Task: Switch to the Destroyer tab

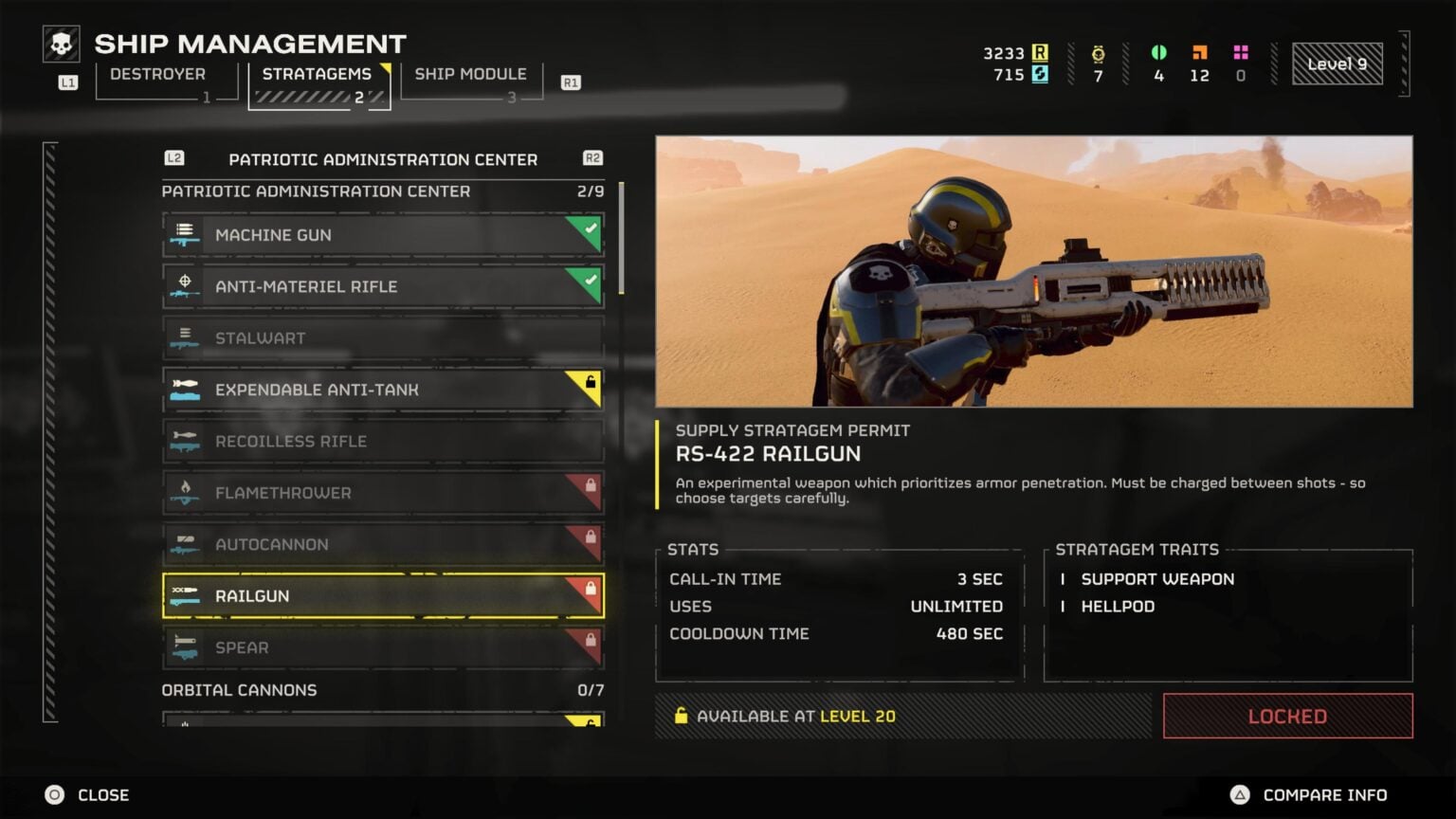Action: tap(158, 75)
